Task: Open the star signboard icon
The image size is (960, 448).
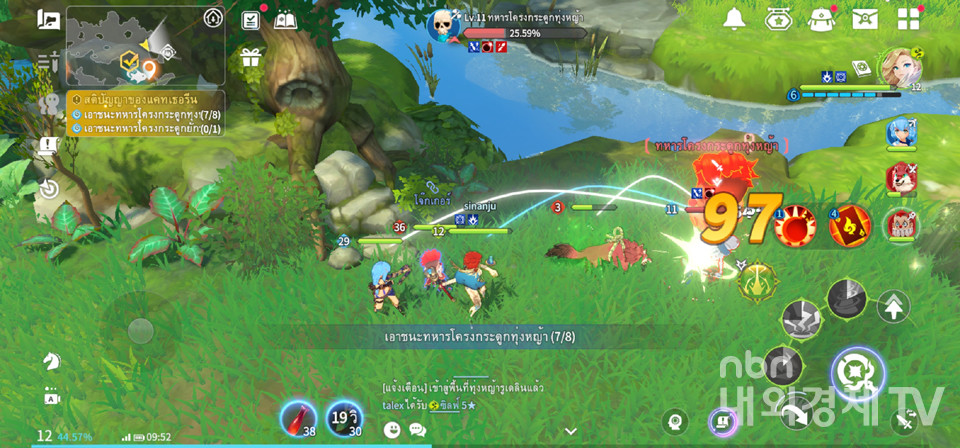Action: 779,19
